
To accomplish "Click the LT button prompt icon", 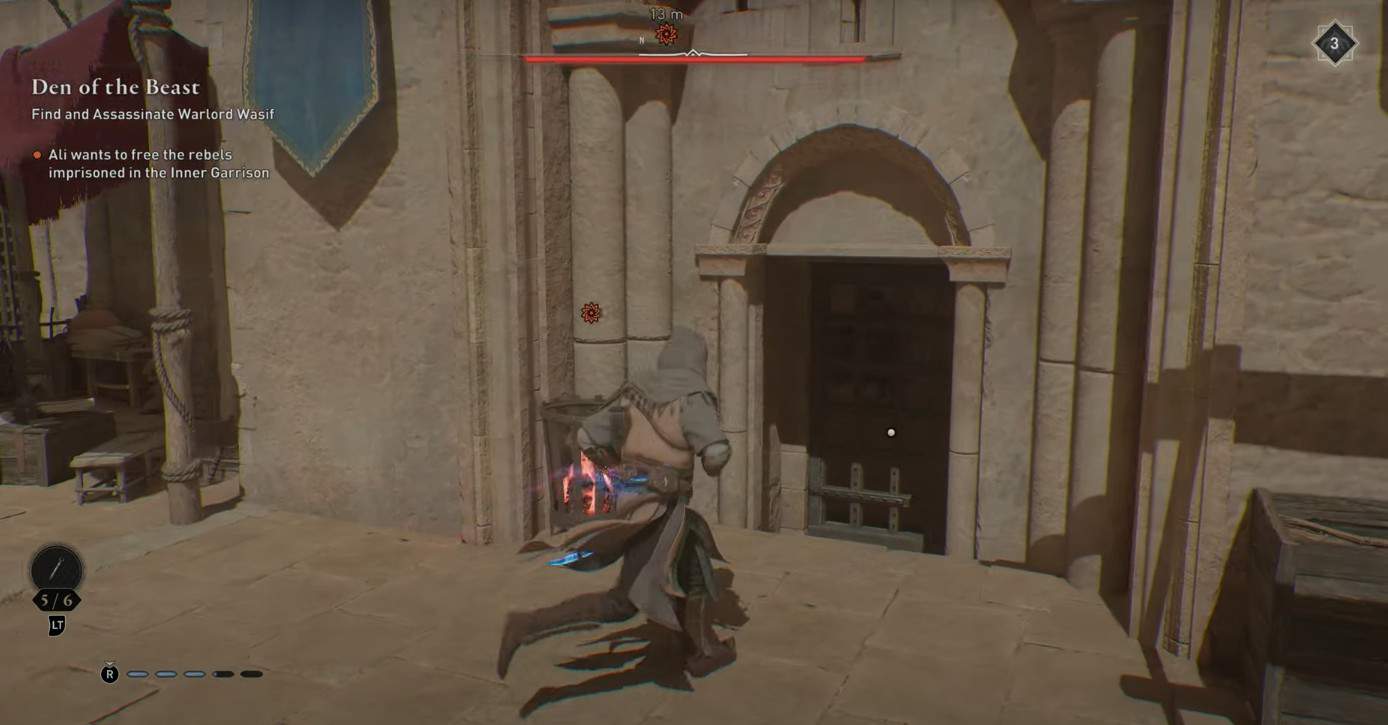I will (56, 625).
